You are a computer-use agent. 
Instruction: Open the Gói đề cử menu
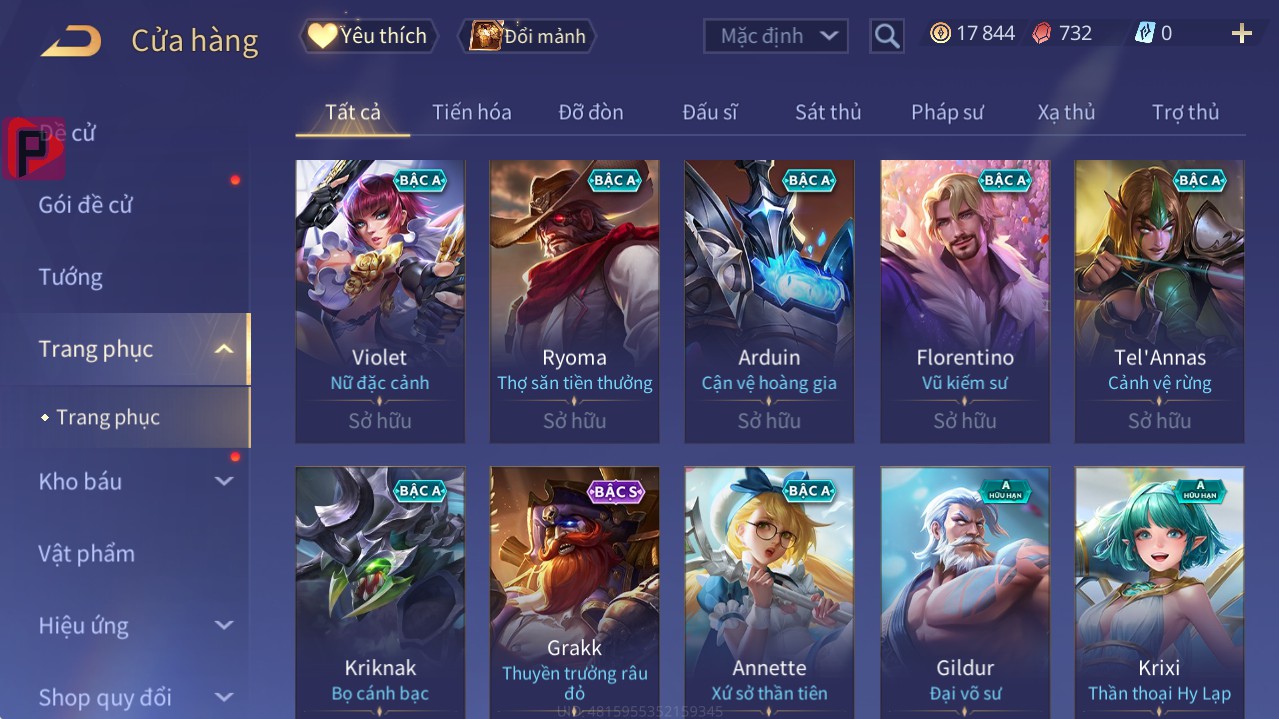[85, 205]
